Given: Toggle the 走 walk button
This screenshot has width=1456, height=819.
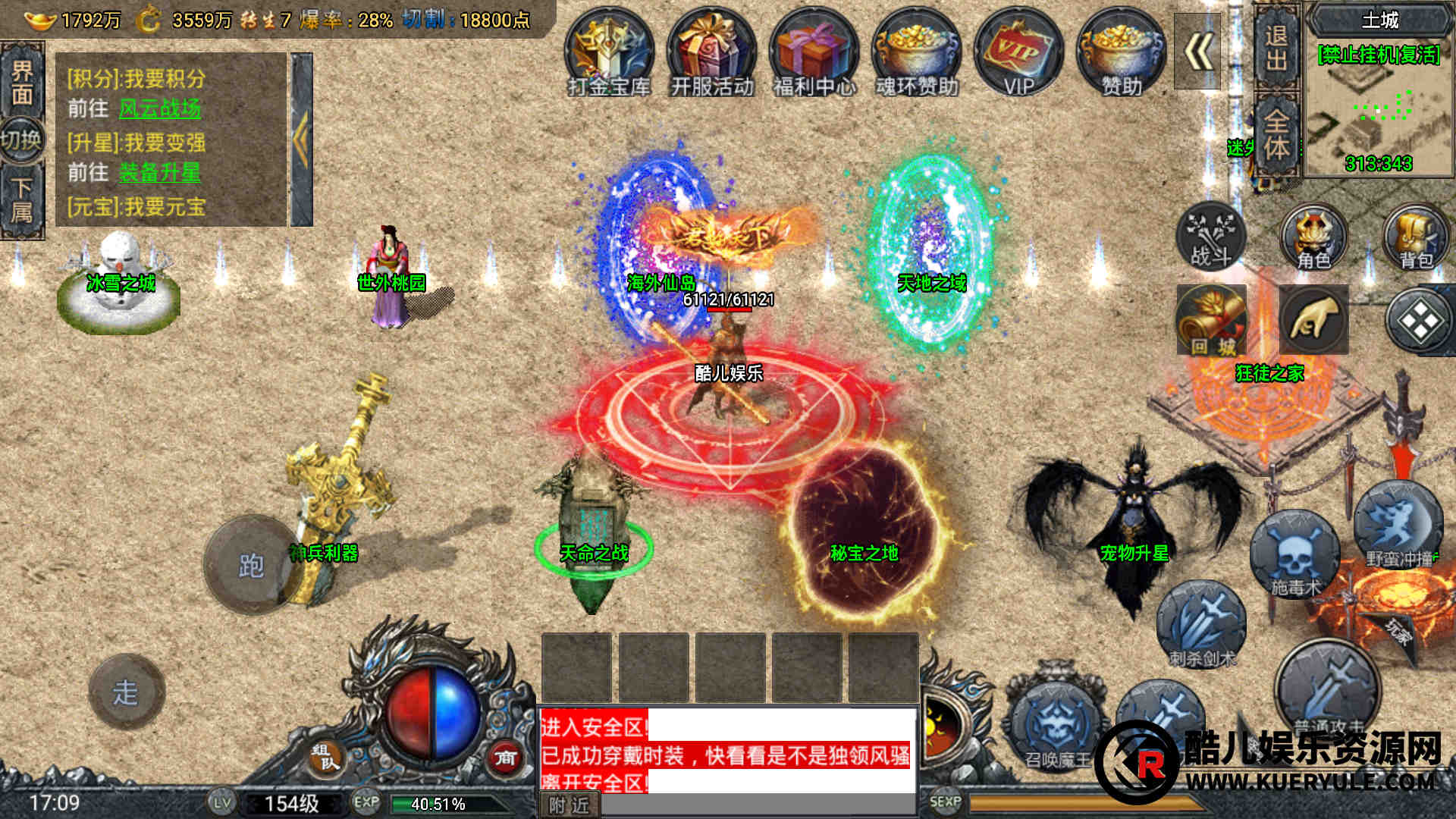Looking at the screenshot, I should tap(126, 692).
